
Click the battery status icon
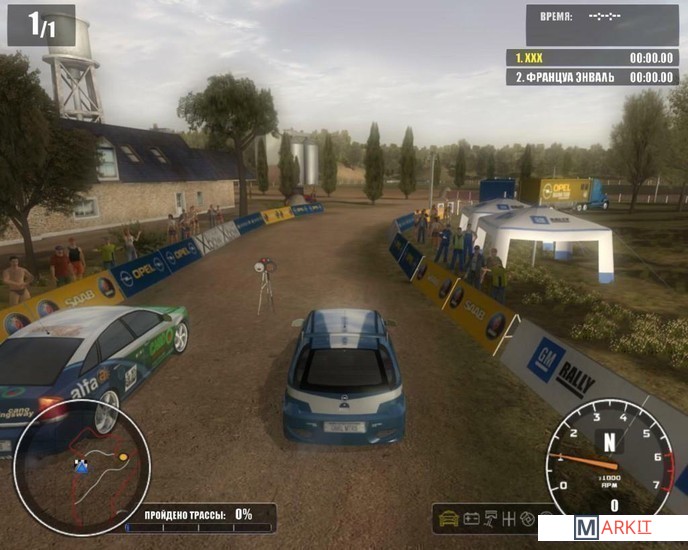tap(471, 518)
